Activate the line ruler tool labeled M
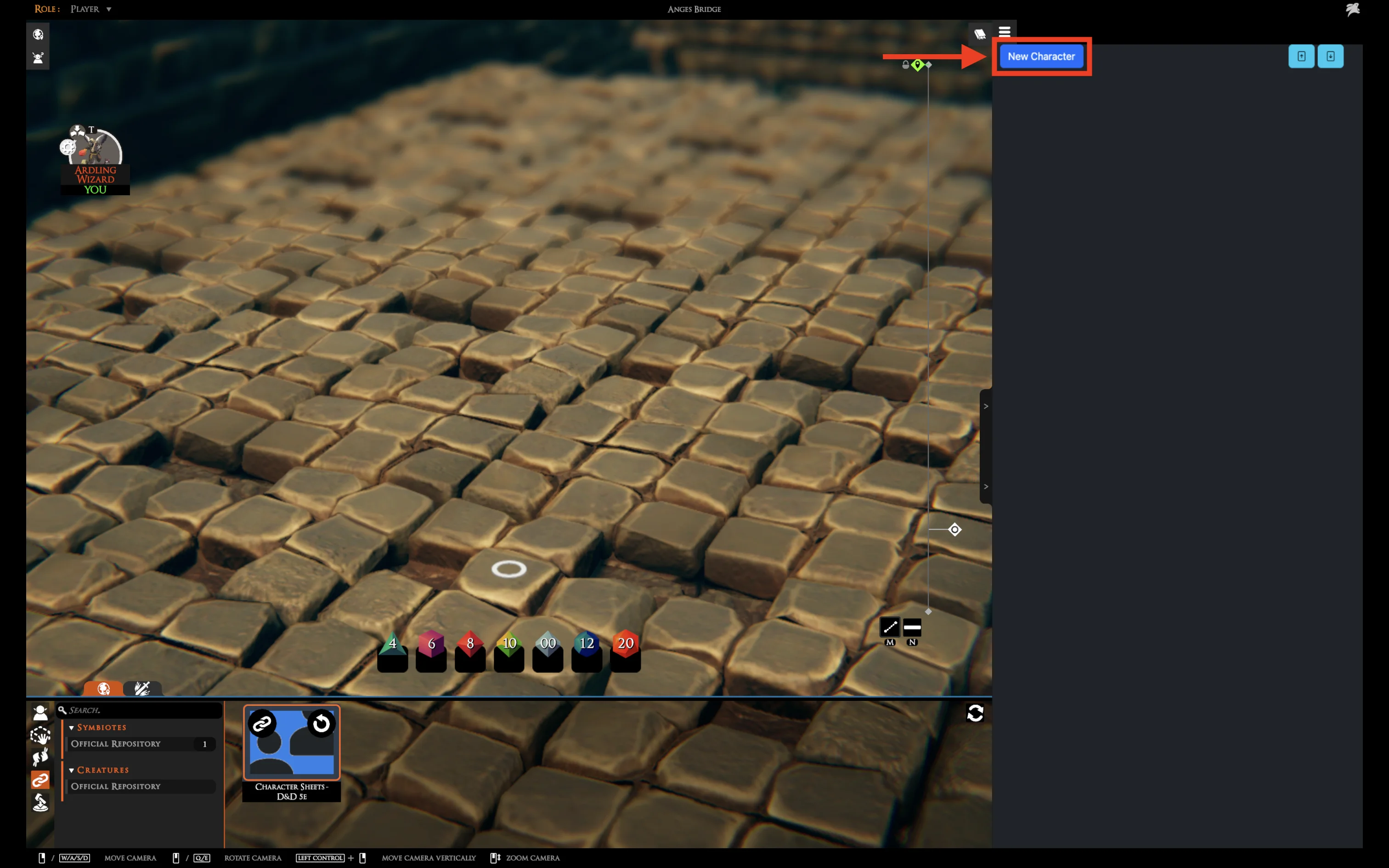This screenshot has height=868, width=1389. pyautogui.click(x=890, y=627)
